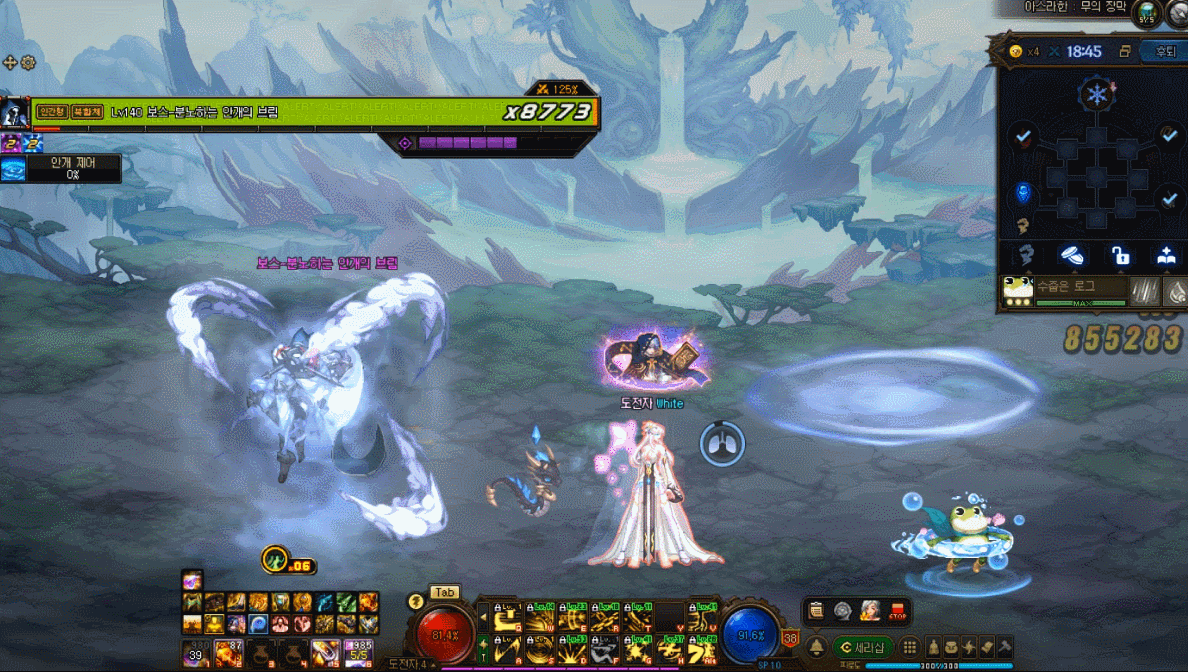Click the Tab skill-swap button
The image size is (1188, 672).
[x=444, y=592]
